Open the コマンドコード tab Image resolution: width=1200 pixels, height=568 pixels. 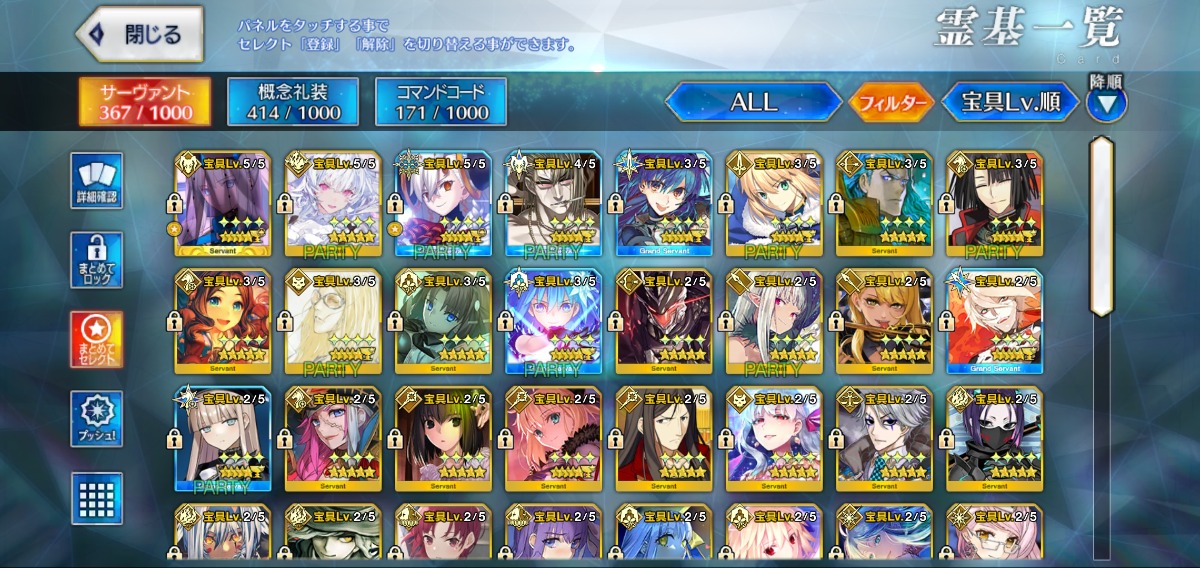[x=440, y=102]
